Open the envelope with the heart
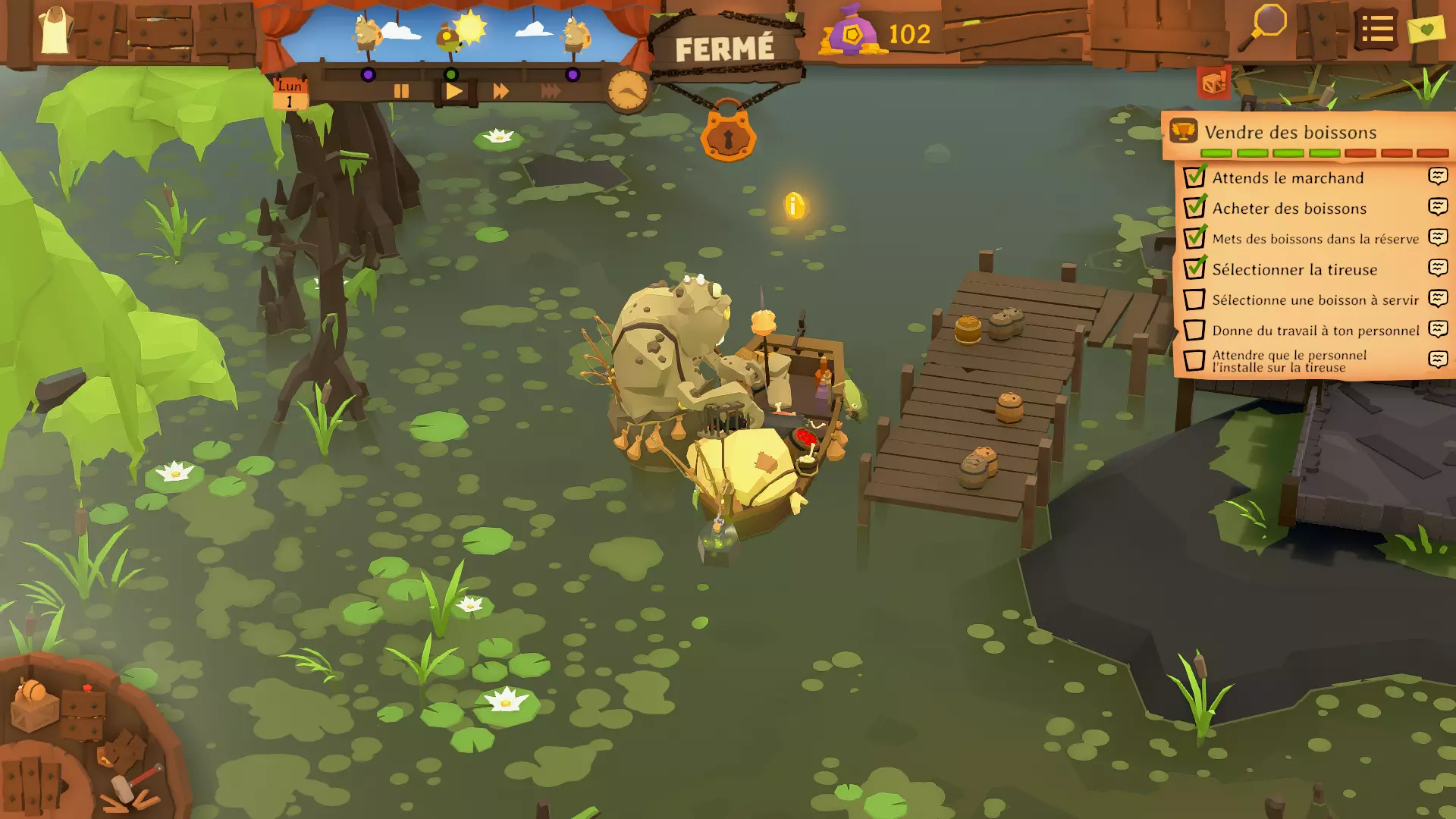1456x819 pixels. pos(1426,30)
